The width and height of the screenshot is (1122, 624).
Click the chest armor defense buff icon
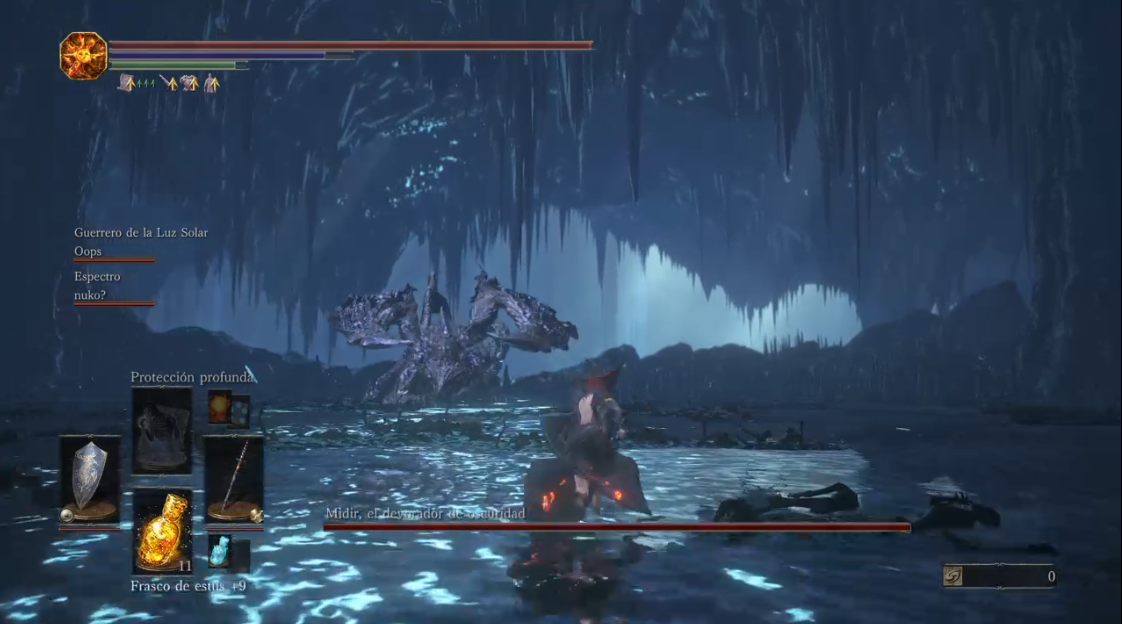coord(189,84)
